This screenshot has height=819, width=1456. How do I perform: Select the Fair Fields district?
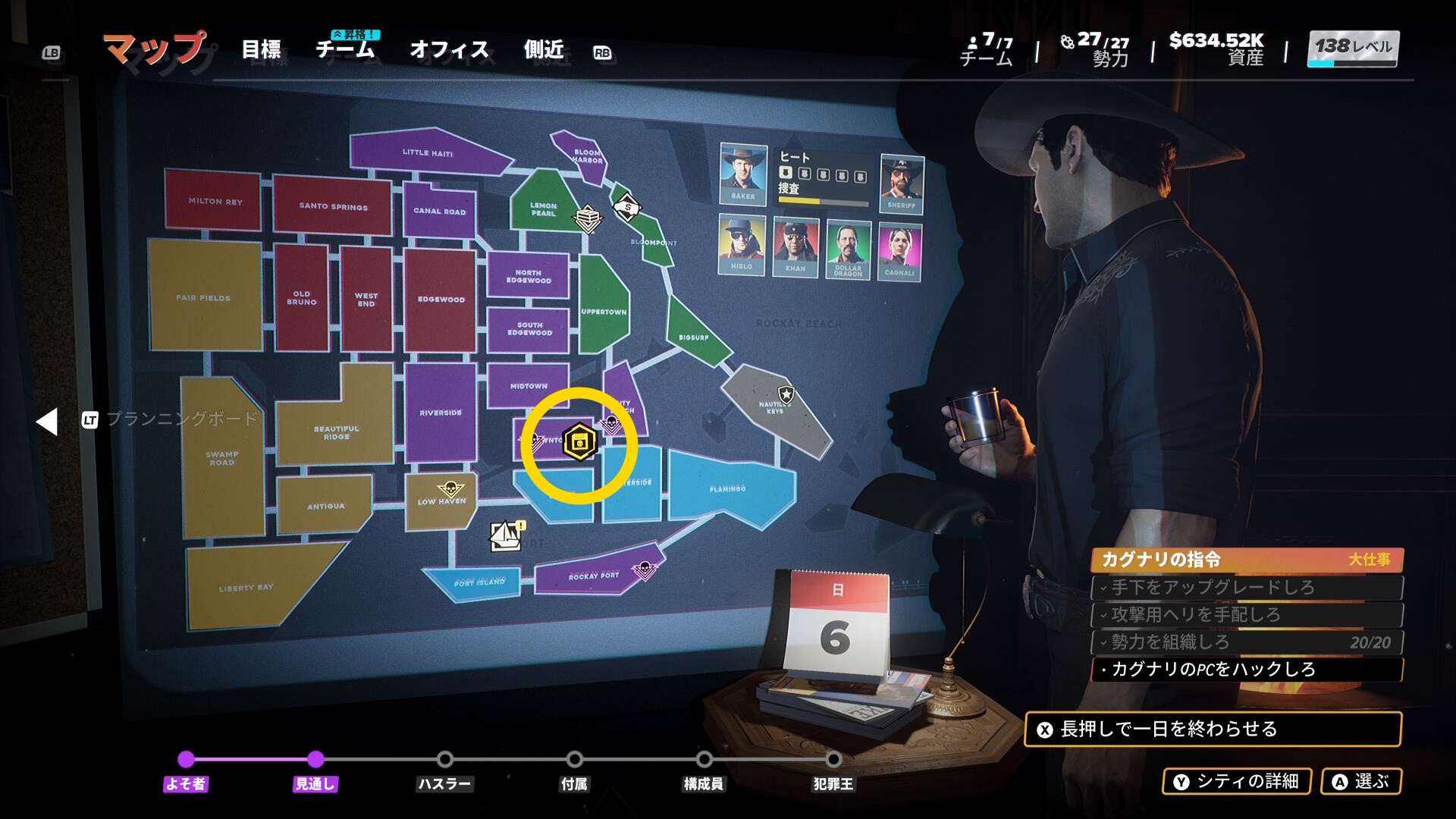[203, 297]
